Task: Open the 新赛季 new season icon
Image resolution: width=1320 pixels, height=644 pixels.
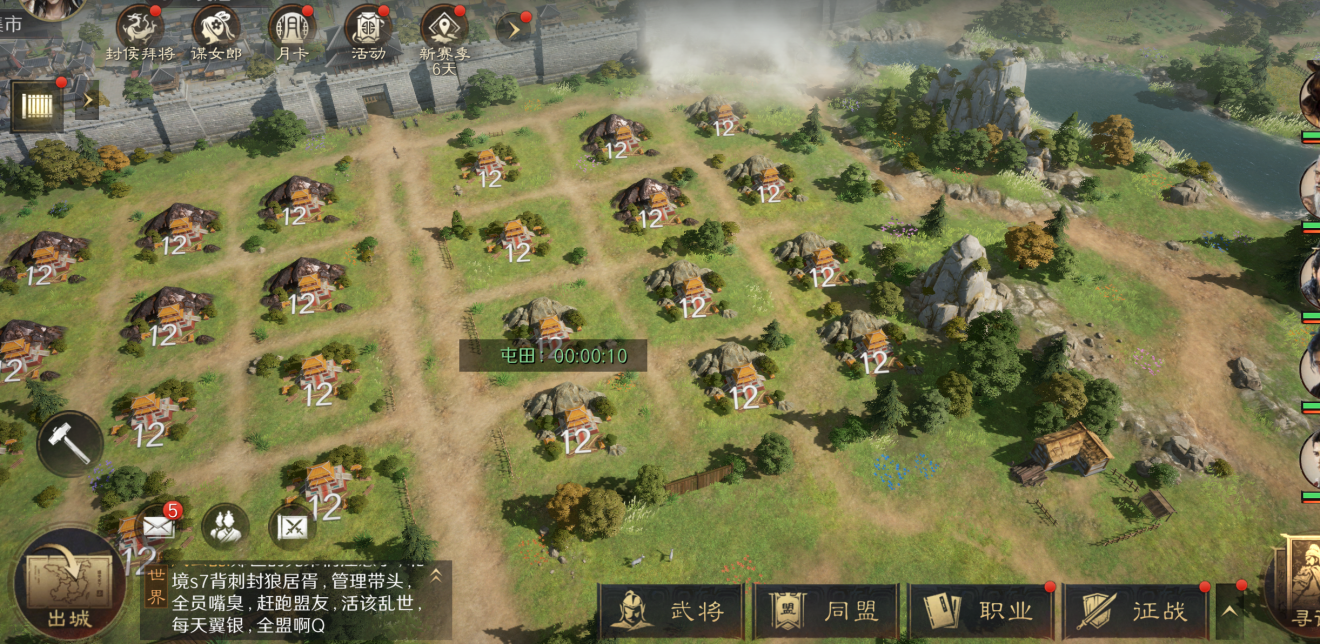Action: click(x=444, y=27)
